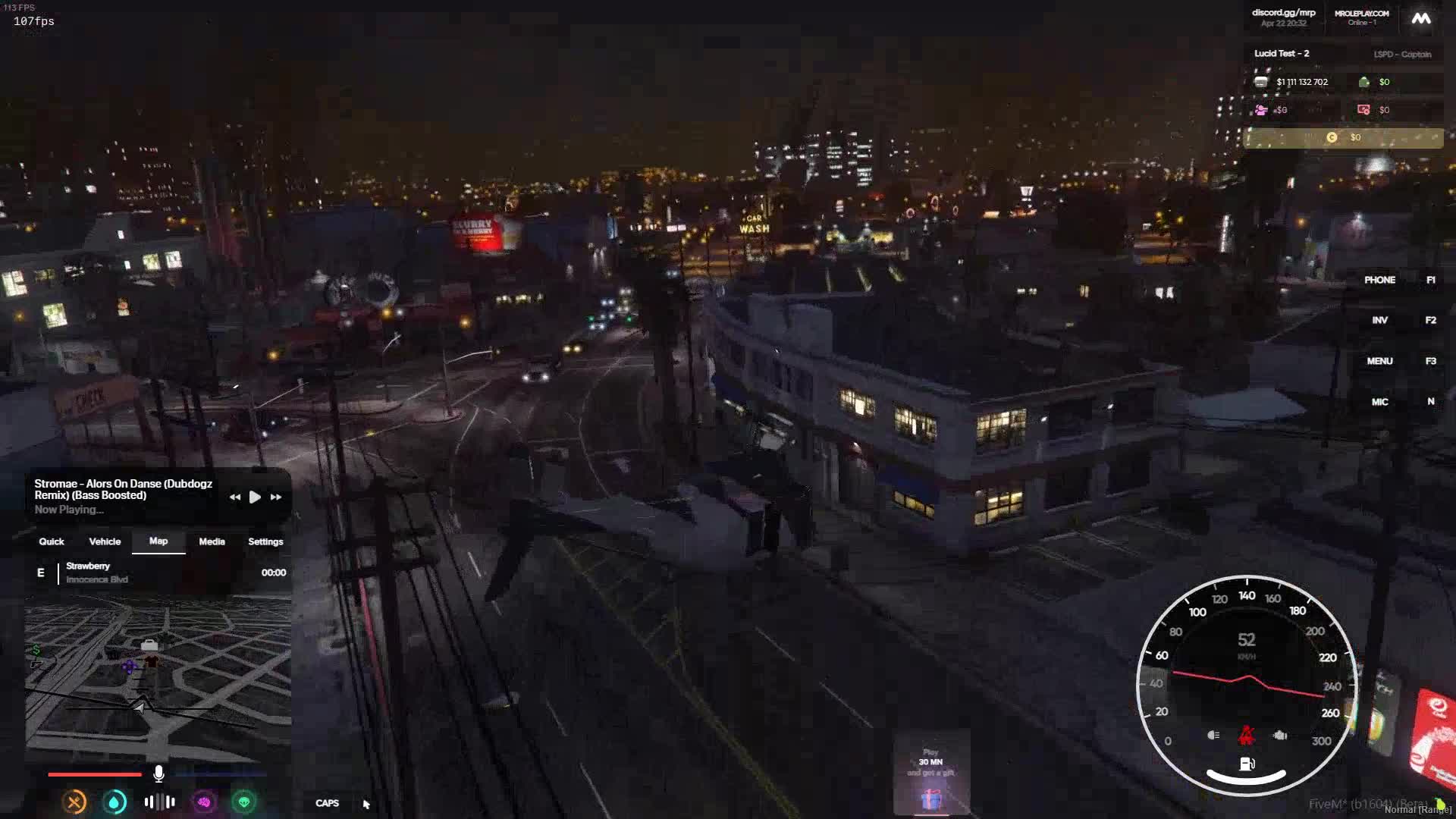Open the Quick tab

(x=52, y=541)
